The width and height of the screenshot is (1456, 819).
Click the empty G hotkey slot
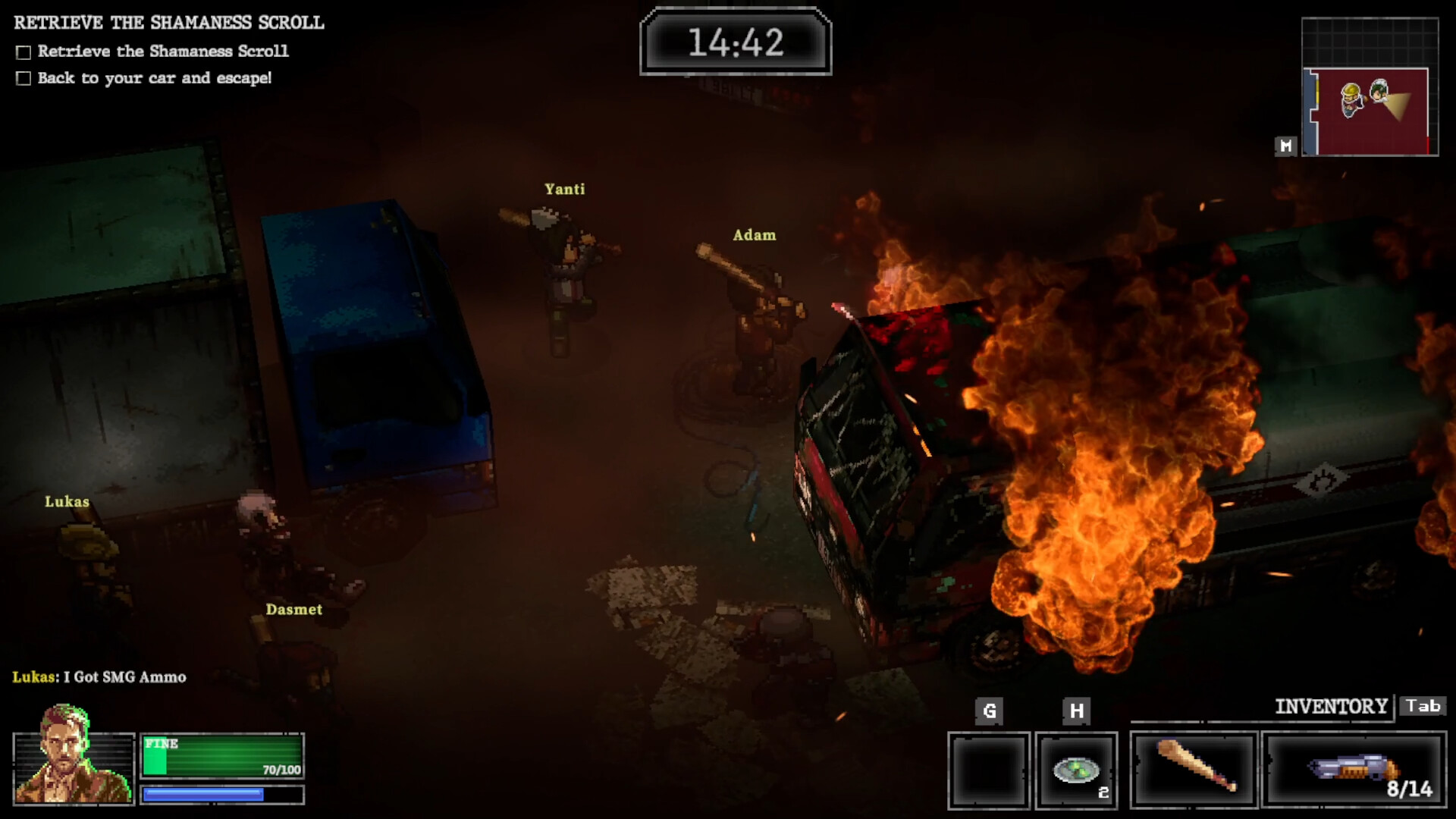coord(988,768)
